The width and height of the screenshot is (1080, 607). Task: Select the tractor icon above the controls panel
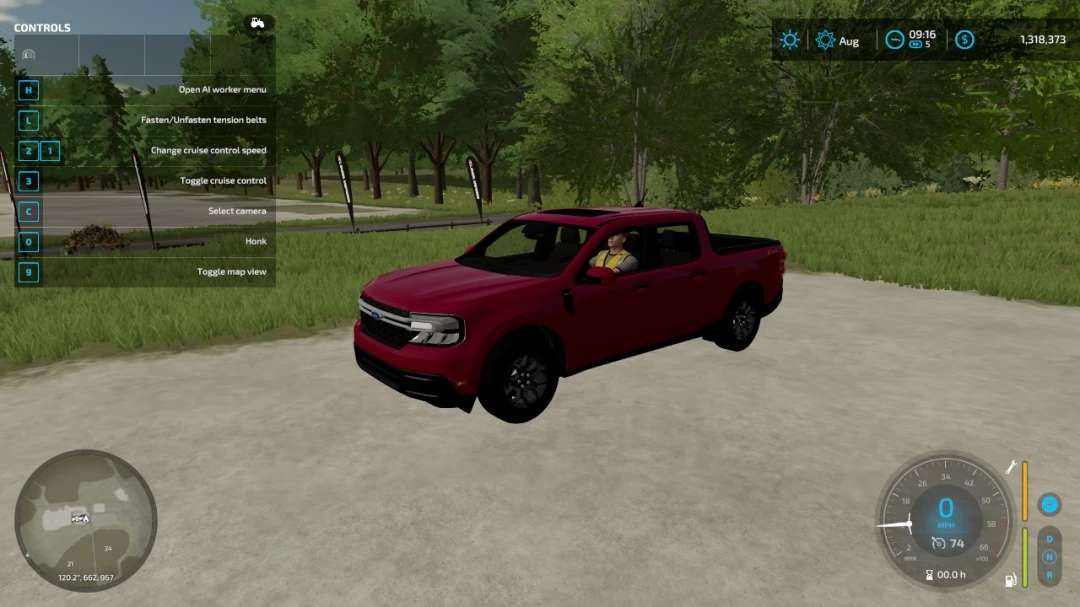tap(258, 22)
